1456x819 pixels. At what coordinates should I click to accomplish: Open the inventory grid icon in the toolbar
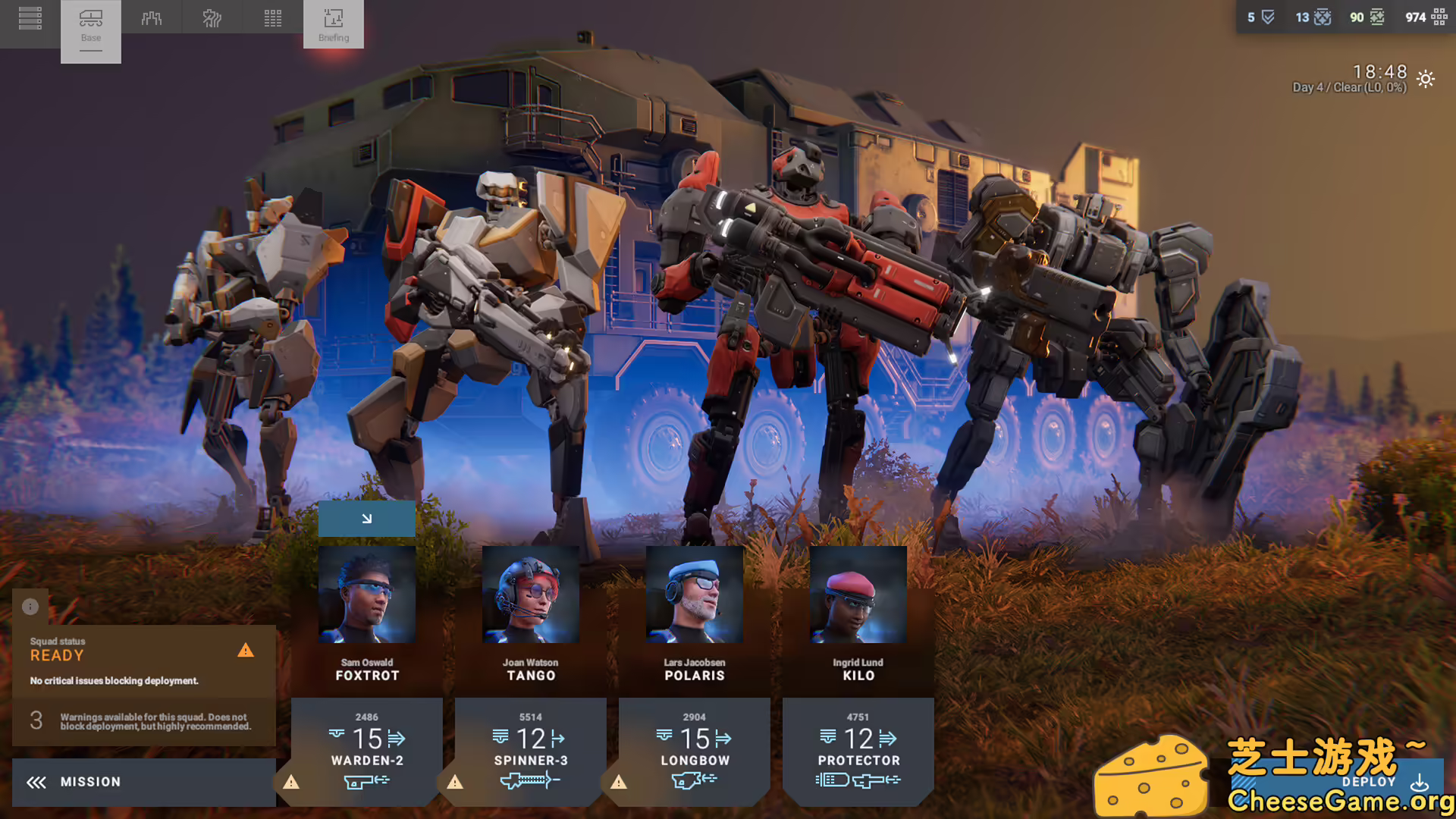(x=272, y=17)
